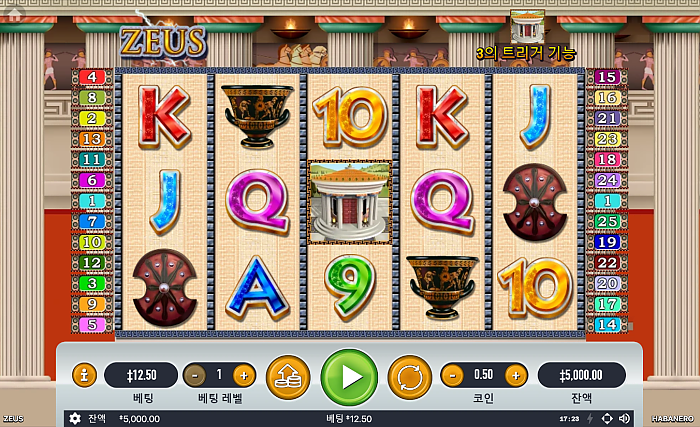
Task: Raise the coin value
Action: [x=515, y=375]
